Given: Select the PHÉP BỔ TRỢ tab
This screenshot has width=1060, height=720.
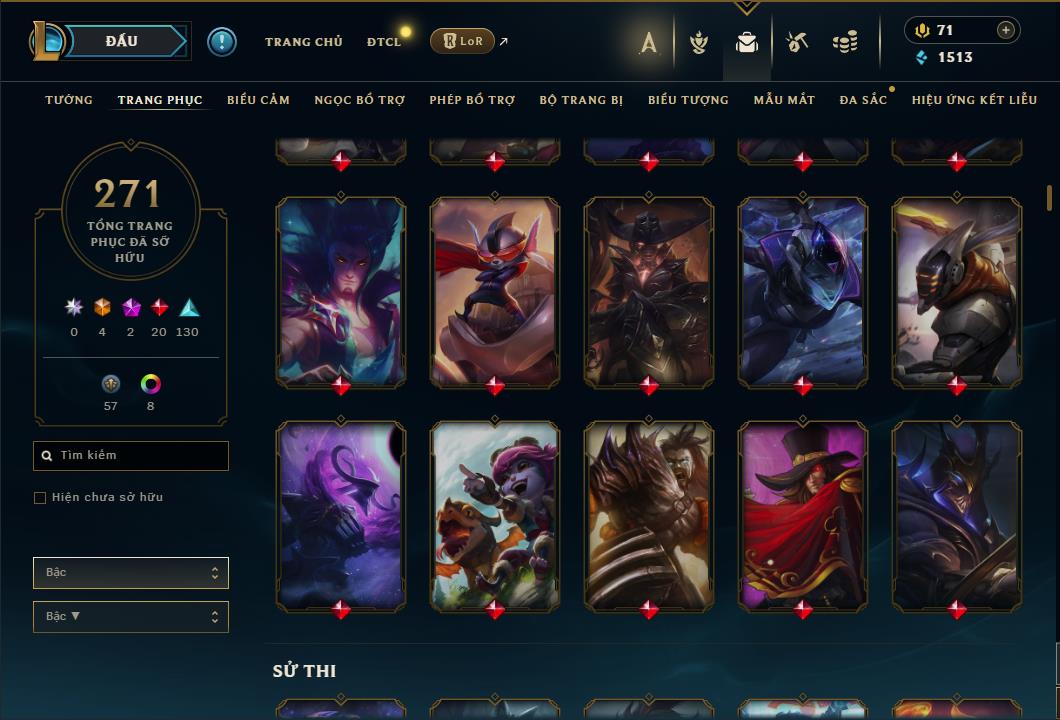Looking at the screenshot, I should [472, 100].
